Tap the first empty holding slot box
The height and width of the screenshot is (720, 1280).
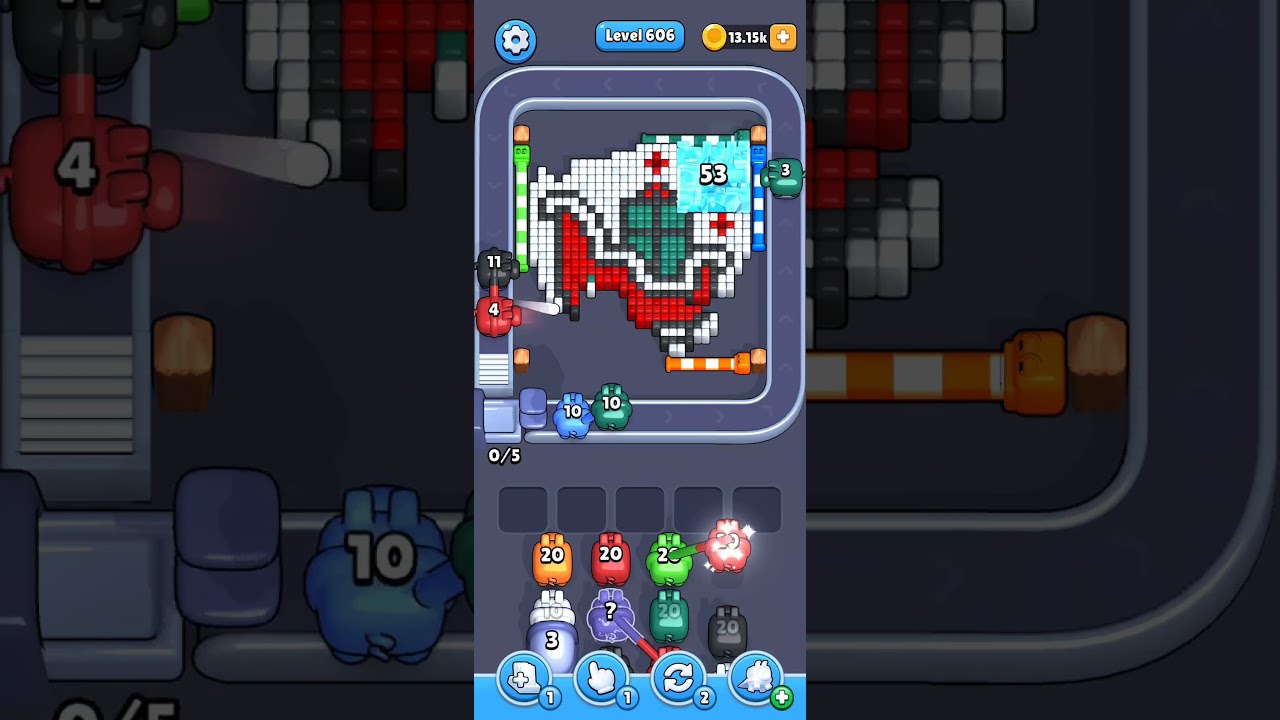(521, 508)
